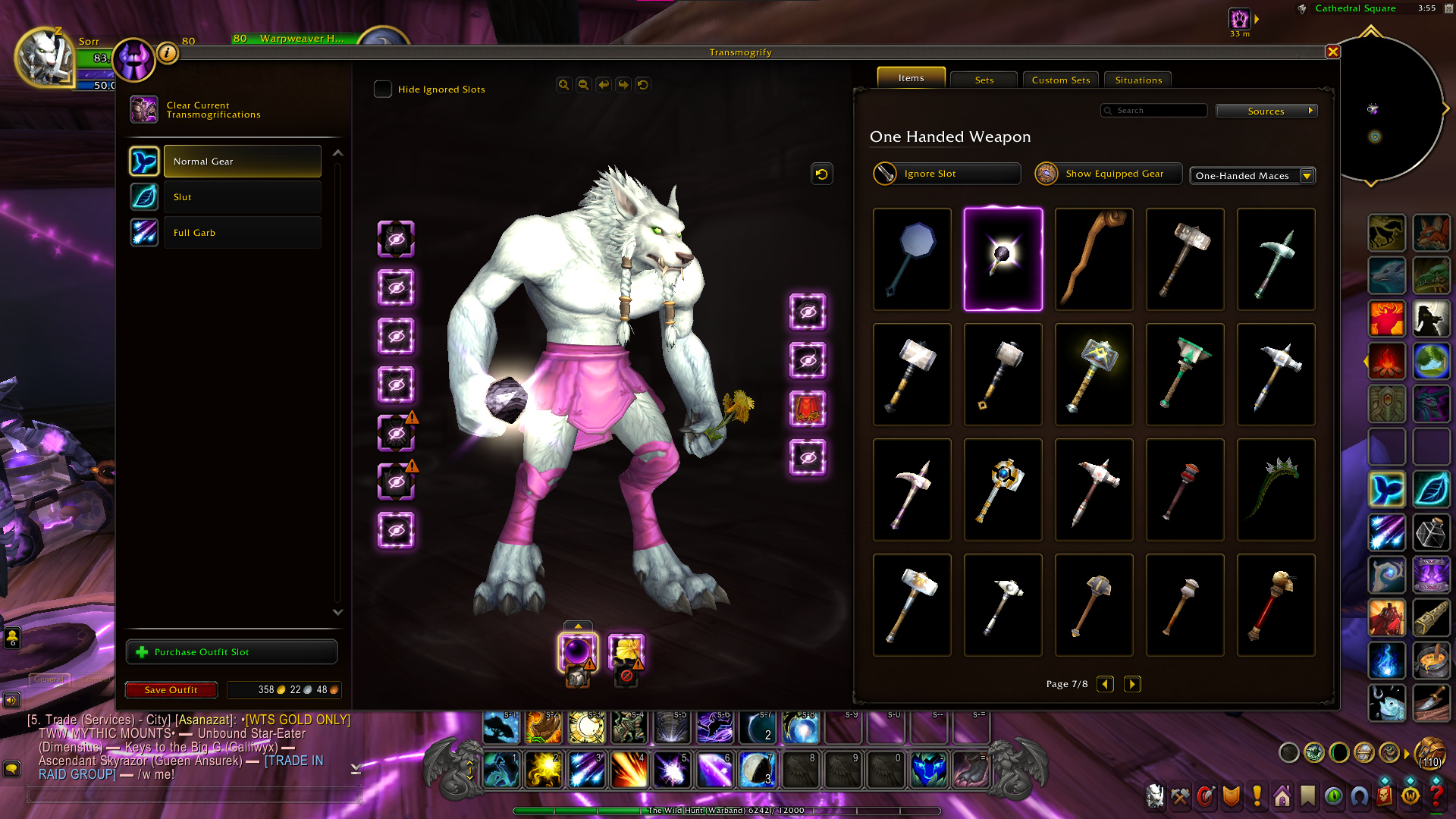Viewport: 1456px width, 819px height.
Task: Open the Custom Sets tab
Action: point(1060,80)
